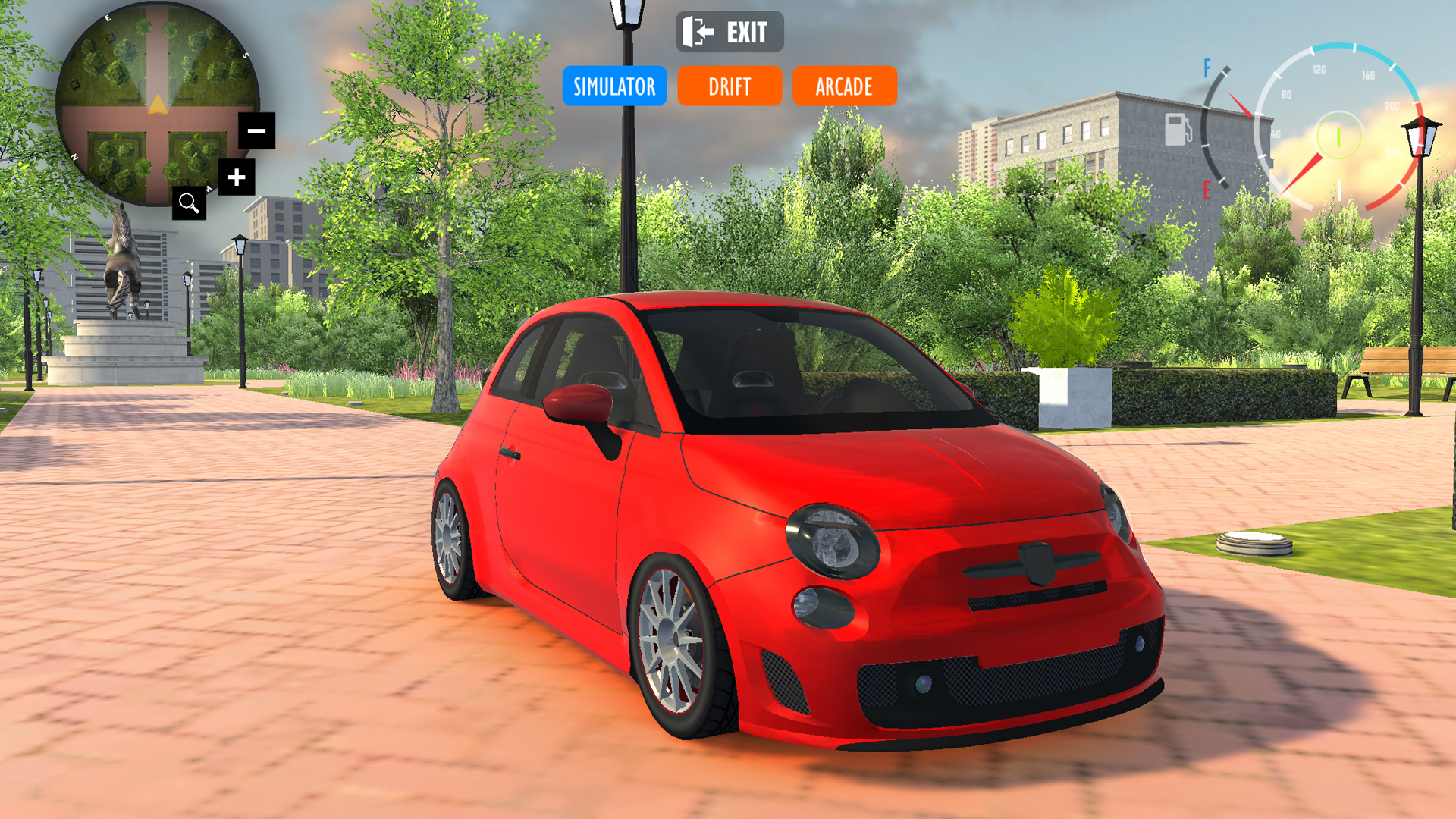
Task: Switch to Drift mode
Action: pos(730,86)
